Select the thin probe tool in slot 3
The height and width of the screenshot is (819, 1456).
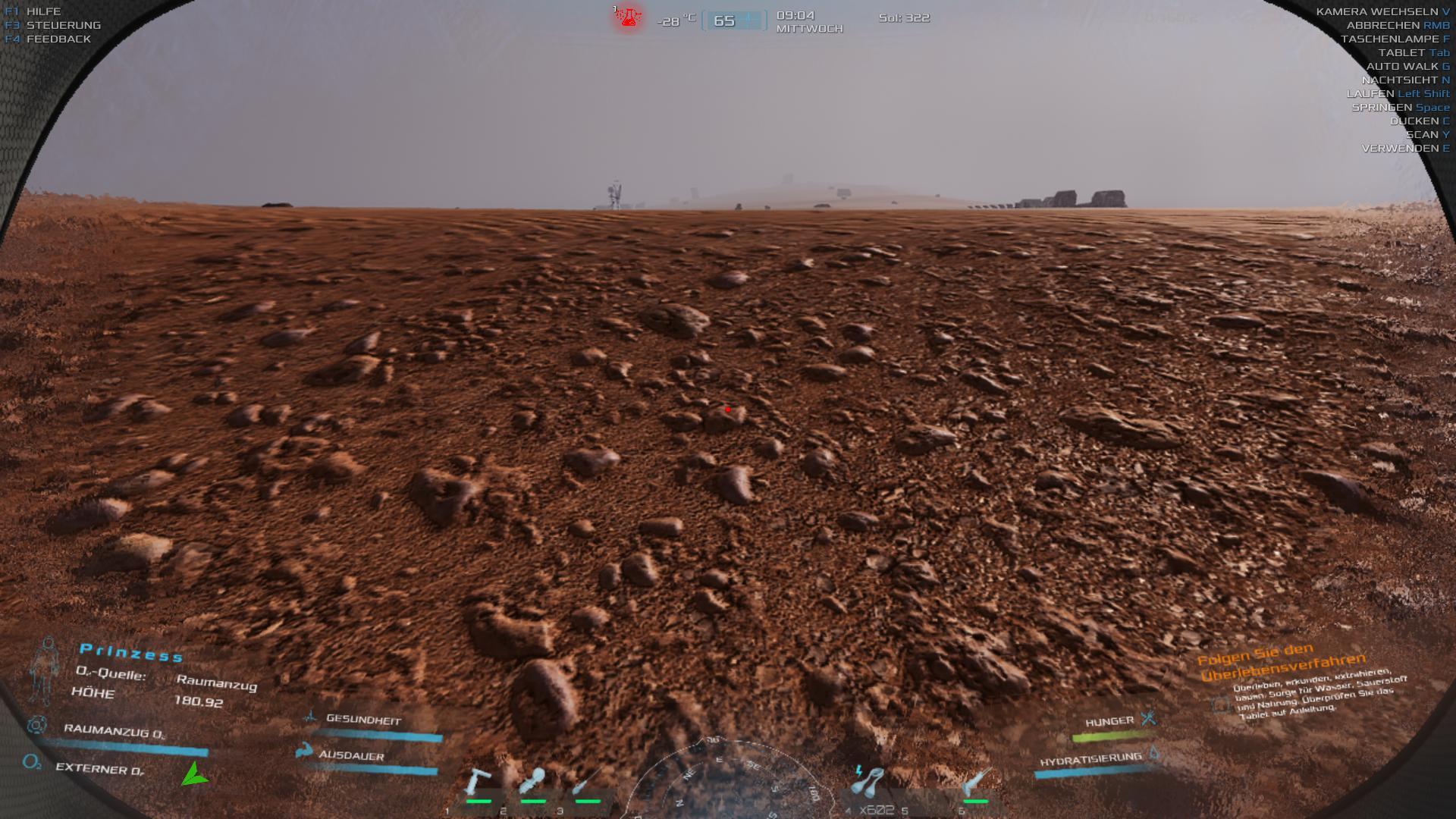tap(586, 783)
